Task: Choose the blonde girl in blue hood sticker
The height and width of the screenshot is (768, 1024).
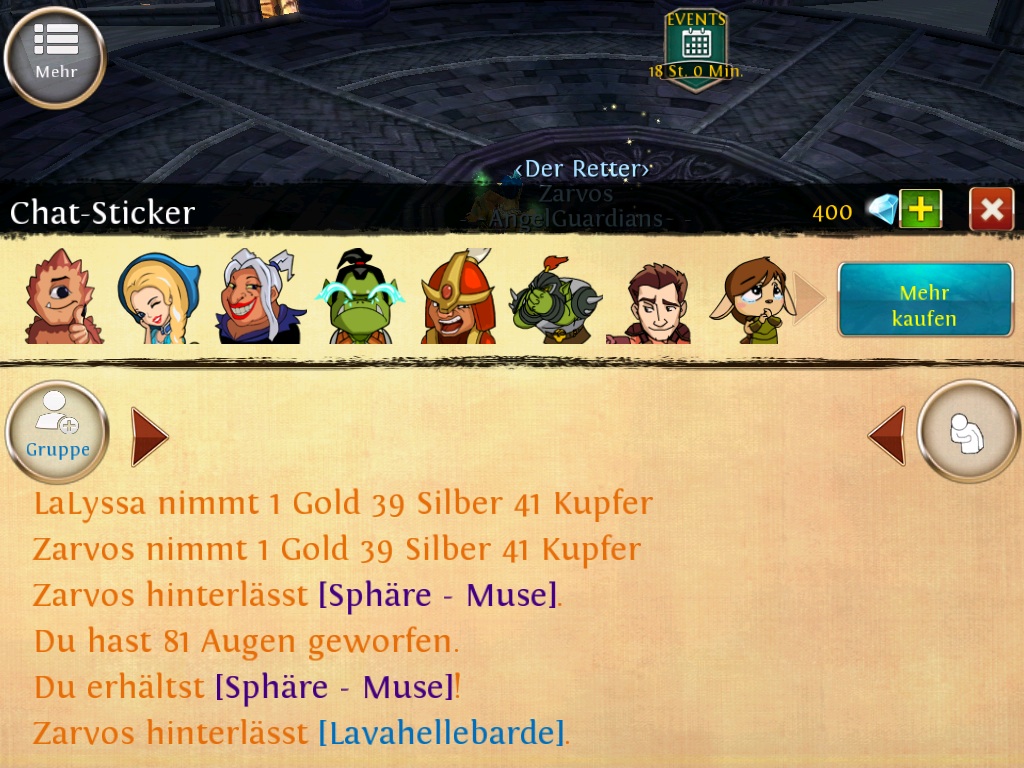Action: 158,299
